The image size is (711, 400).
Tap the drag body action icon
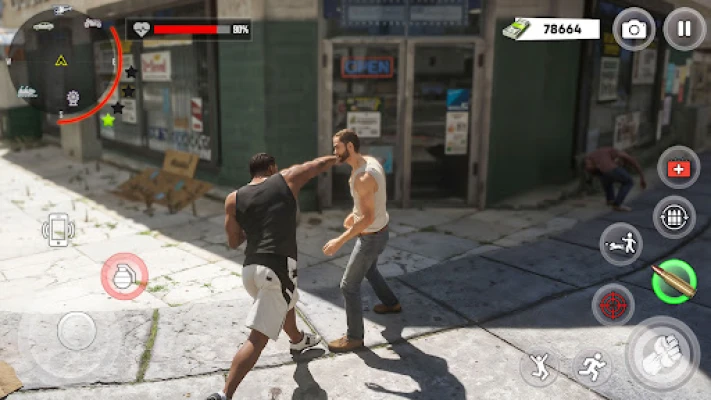coord(621,244)
